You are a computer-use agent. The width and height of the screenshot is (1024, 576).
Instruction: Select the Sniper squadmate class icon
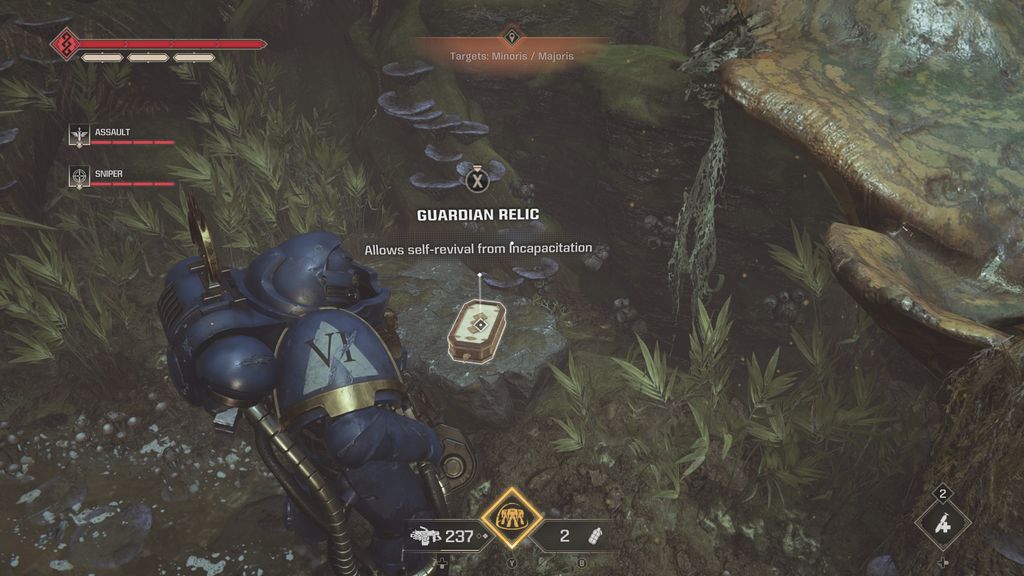tap(79, 177)
